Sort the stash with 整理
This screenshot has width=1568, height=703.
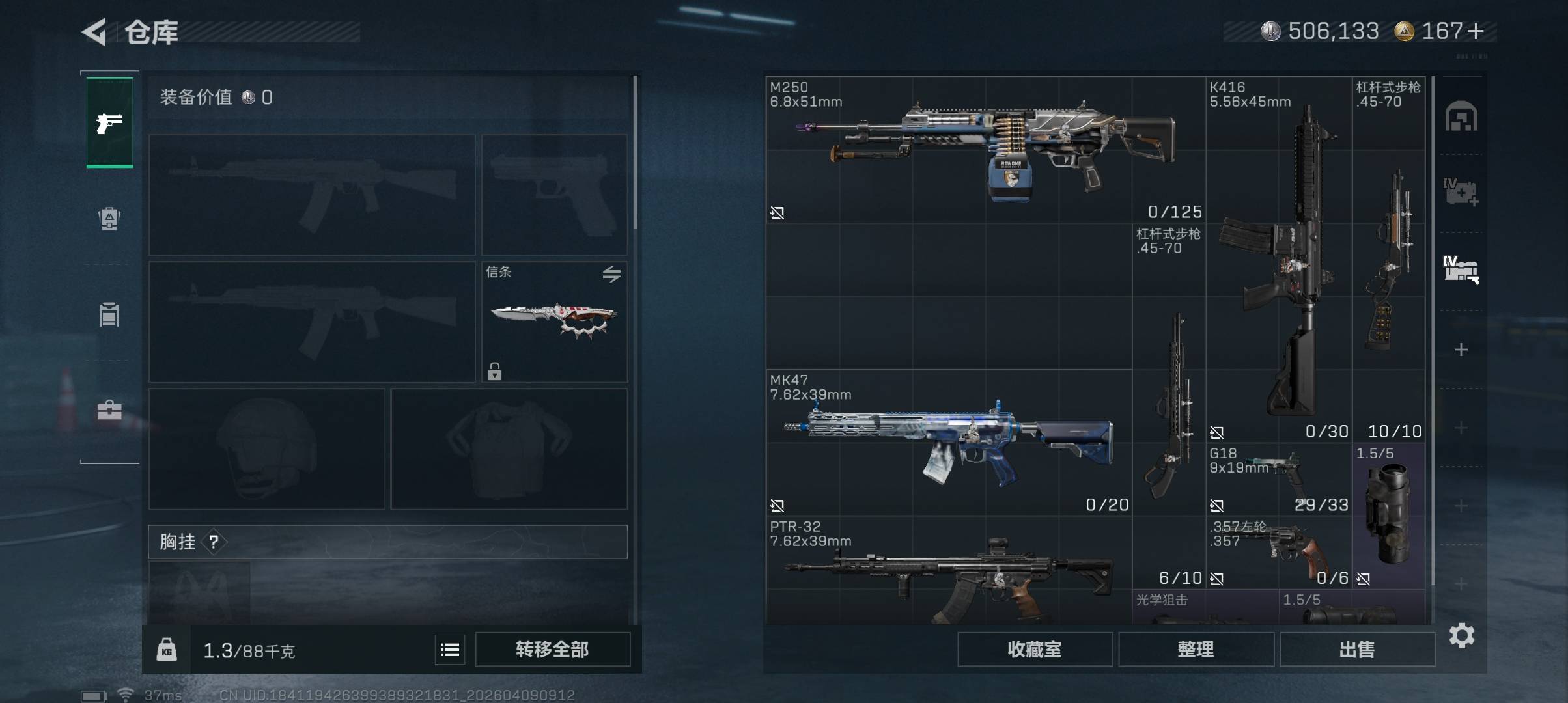[x=1196, y=650]
